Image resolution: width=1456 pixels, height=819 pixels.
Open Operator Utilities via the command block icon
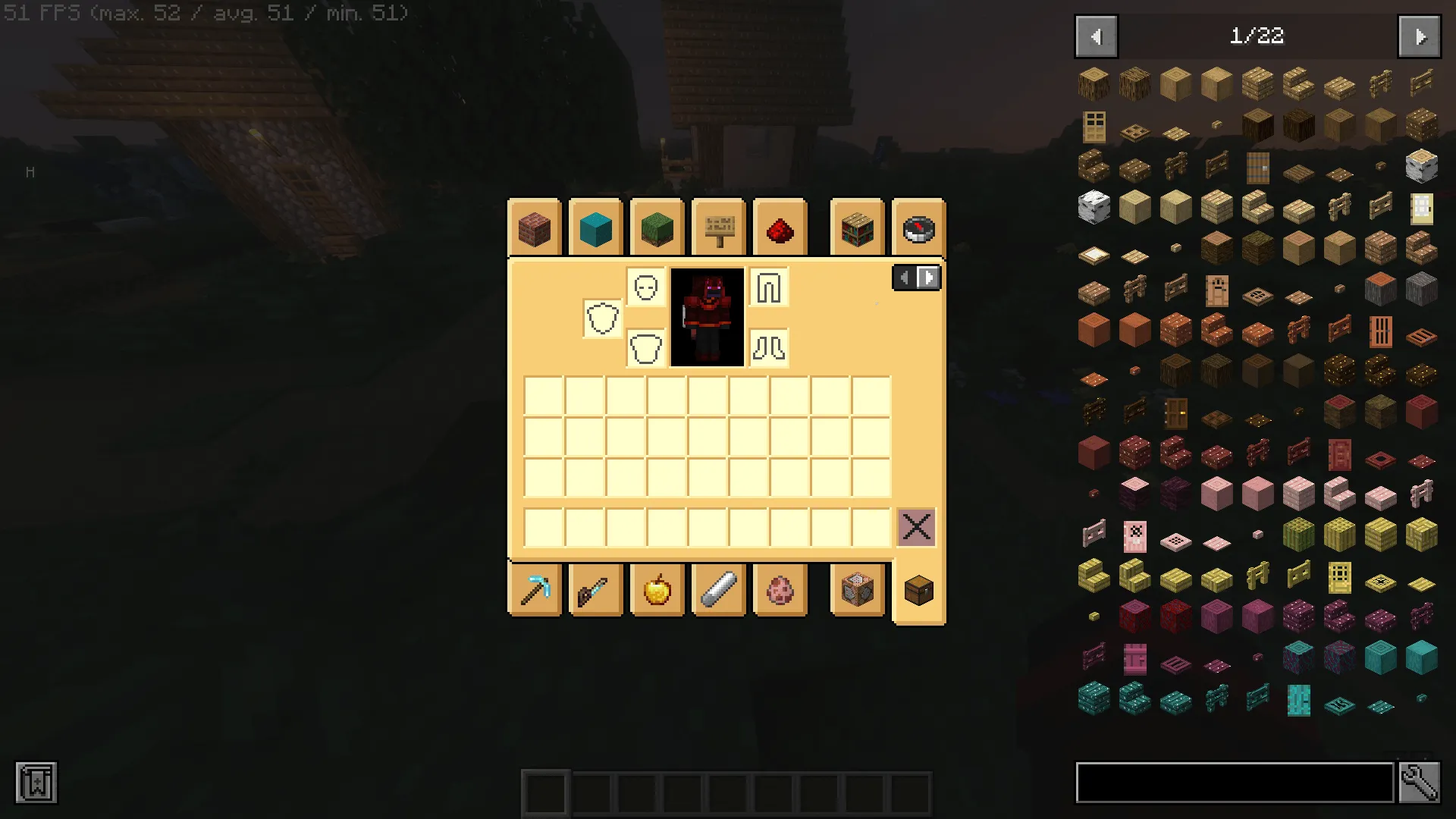tap(858, 590)
